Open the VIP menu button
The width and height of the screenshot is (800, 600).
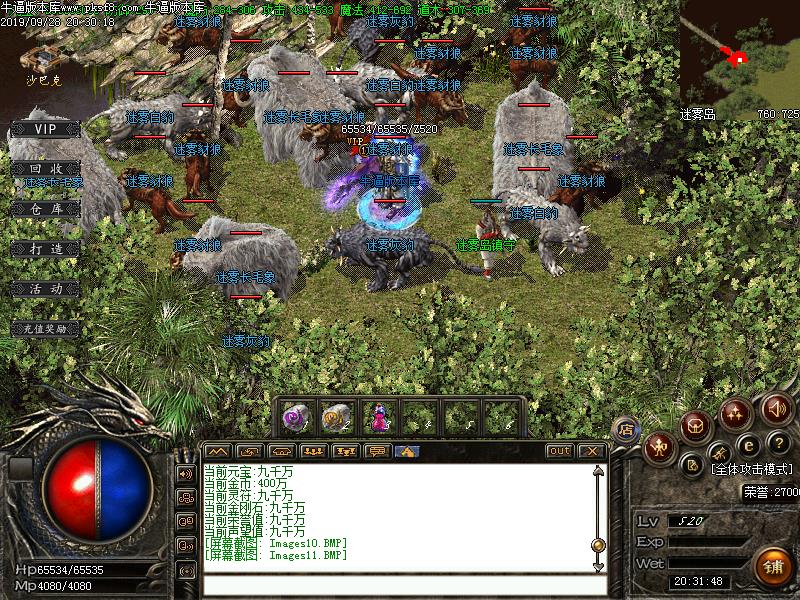pyautogui.click(x=43, y=129)
